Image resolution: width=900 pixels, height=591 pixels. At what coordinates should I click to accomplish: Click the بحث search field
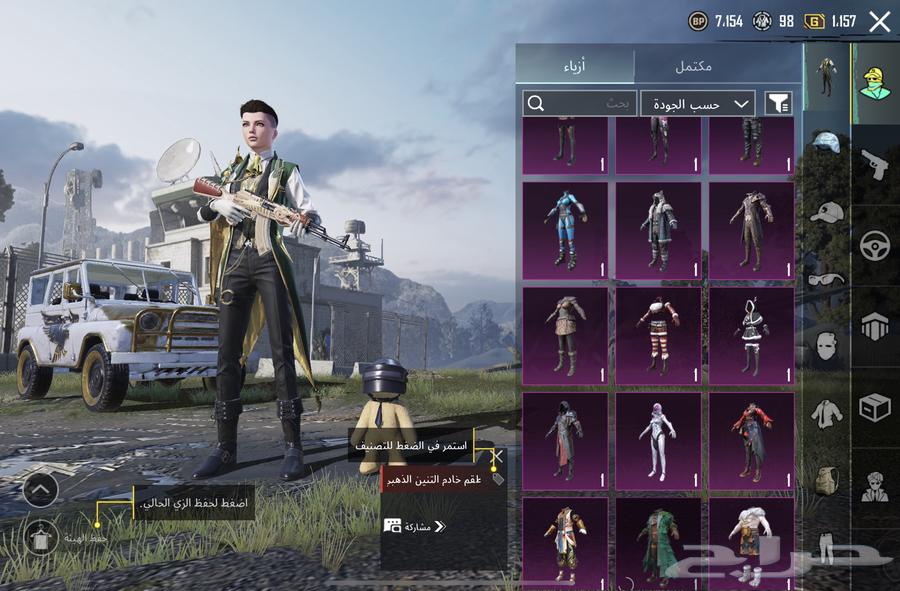point(580,103)
